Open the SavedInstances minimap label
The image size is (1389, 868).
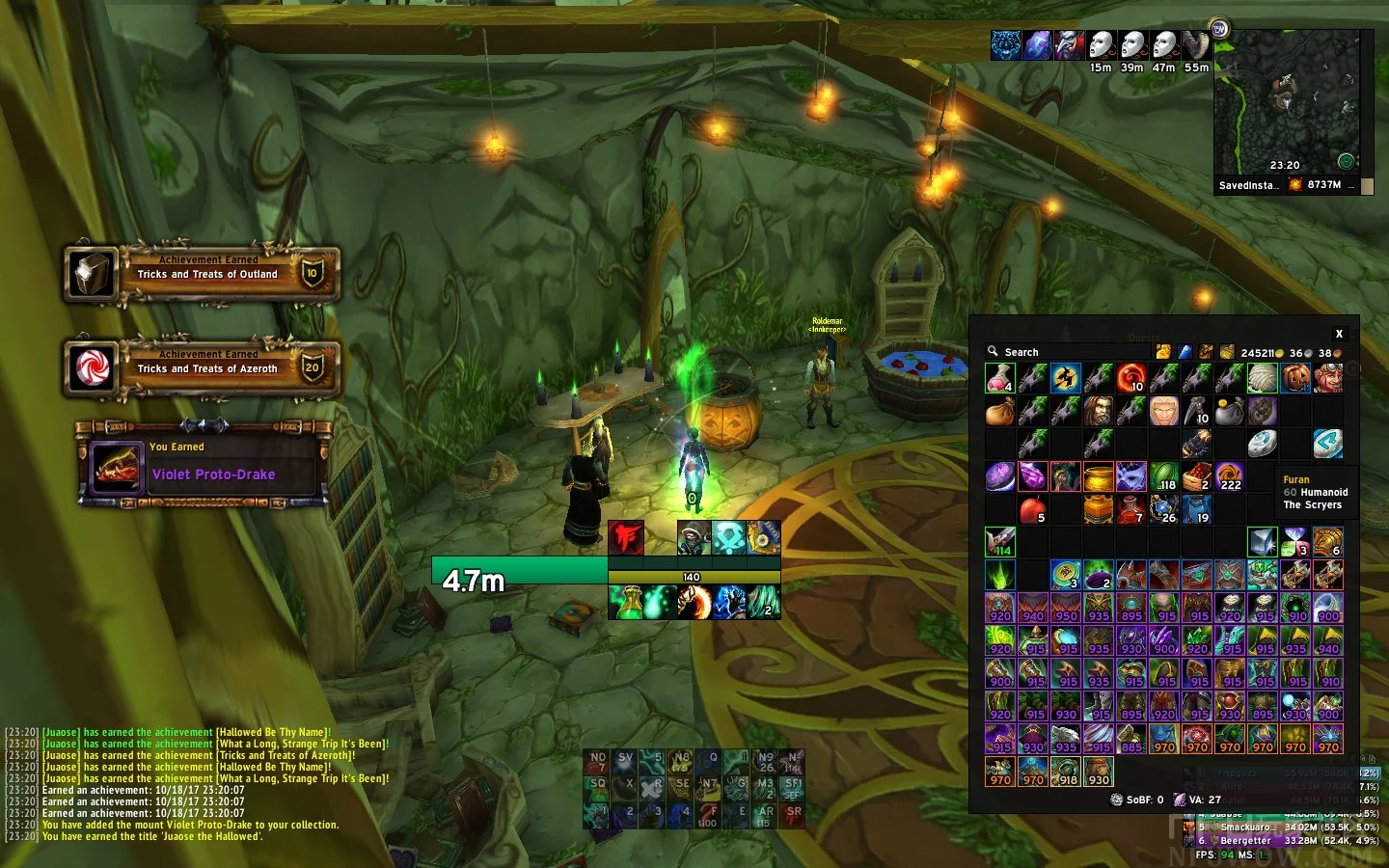1248,185
